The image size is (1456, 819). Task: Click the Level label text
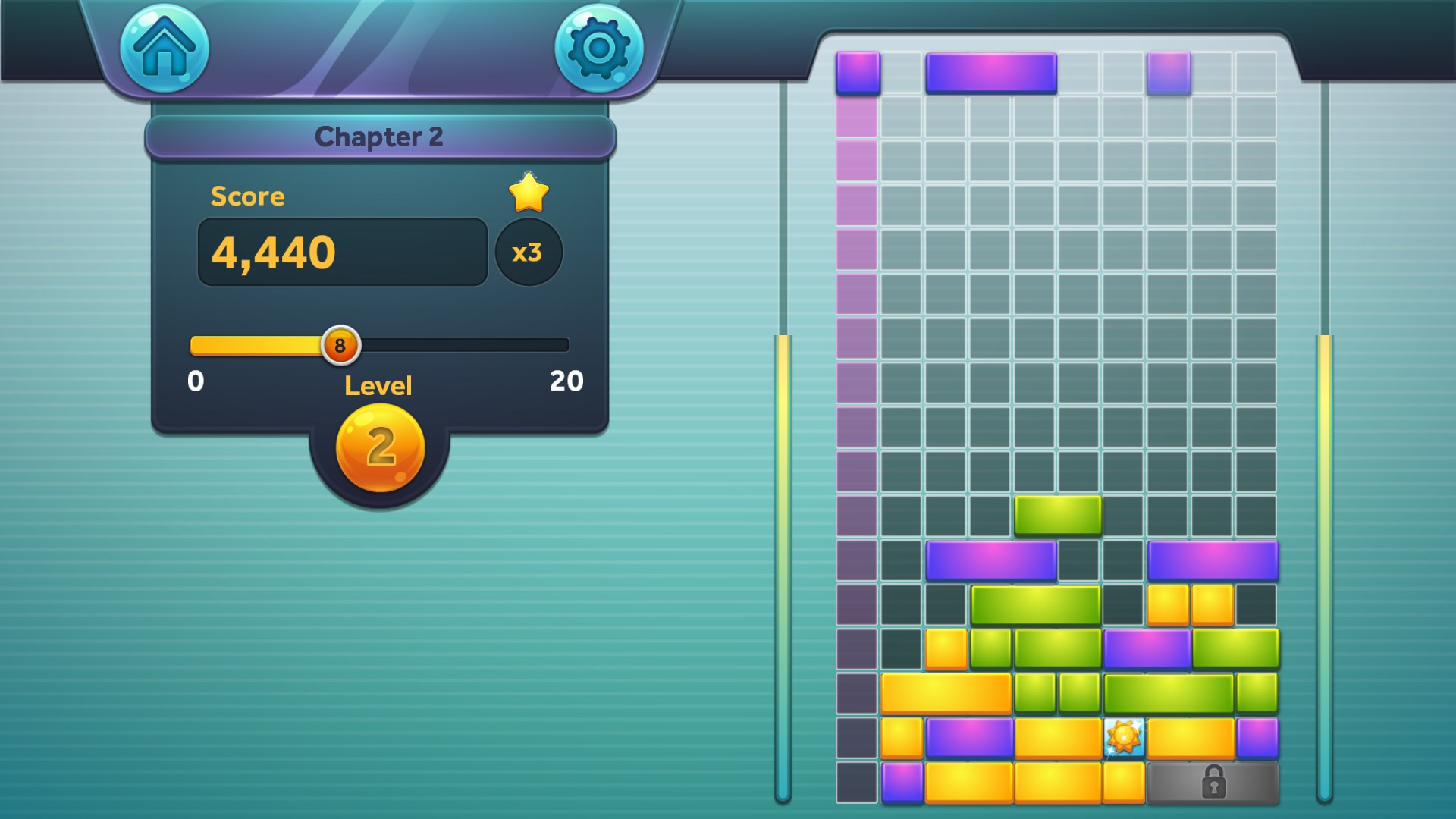(378, 386)
